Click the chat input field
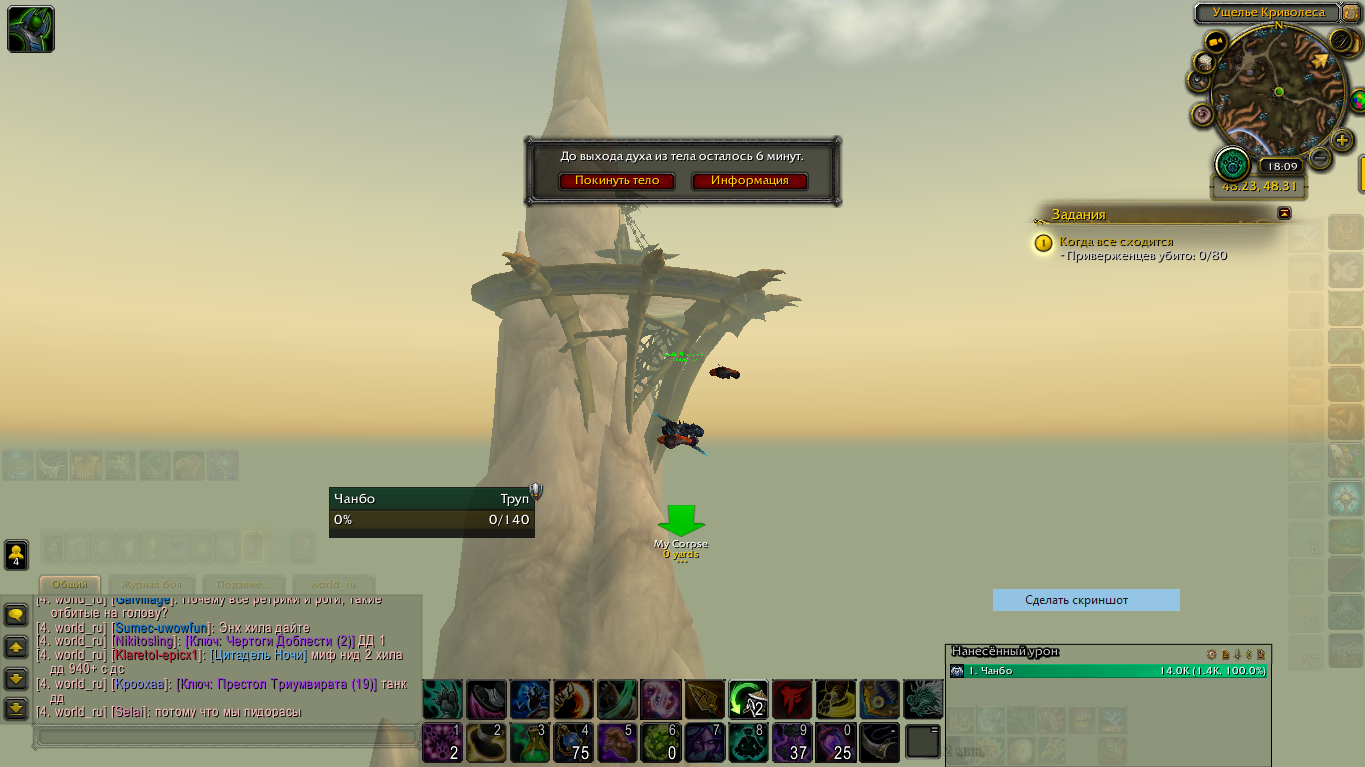 [225, 737]
